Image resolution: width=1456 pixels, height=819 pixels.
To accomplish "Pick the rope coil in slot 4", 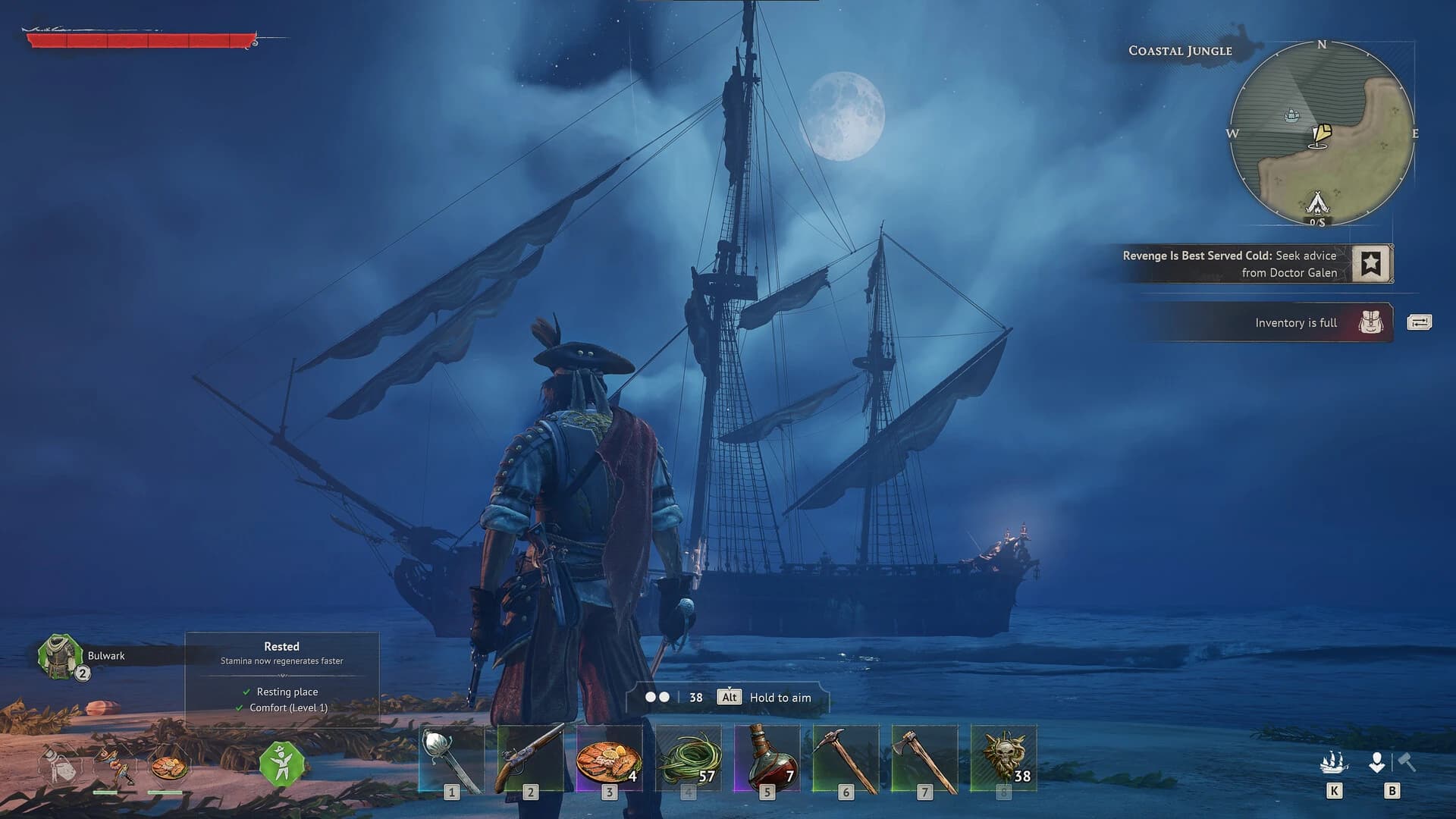I will coord(689,758).
